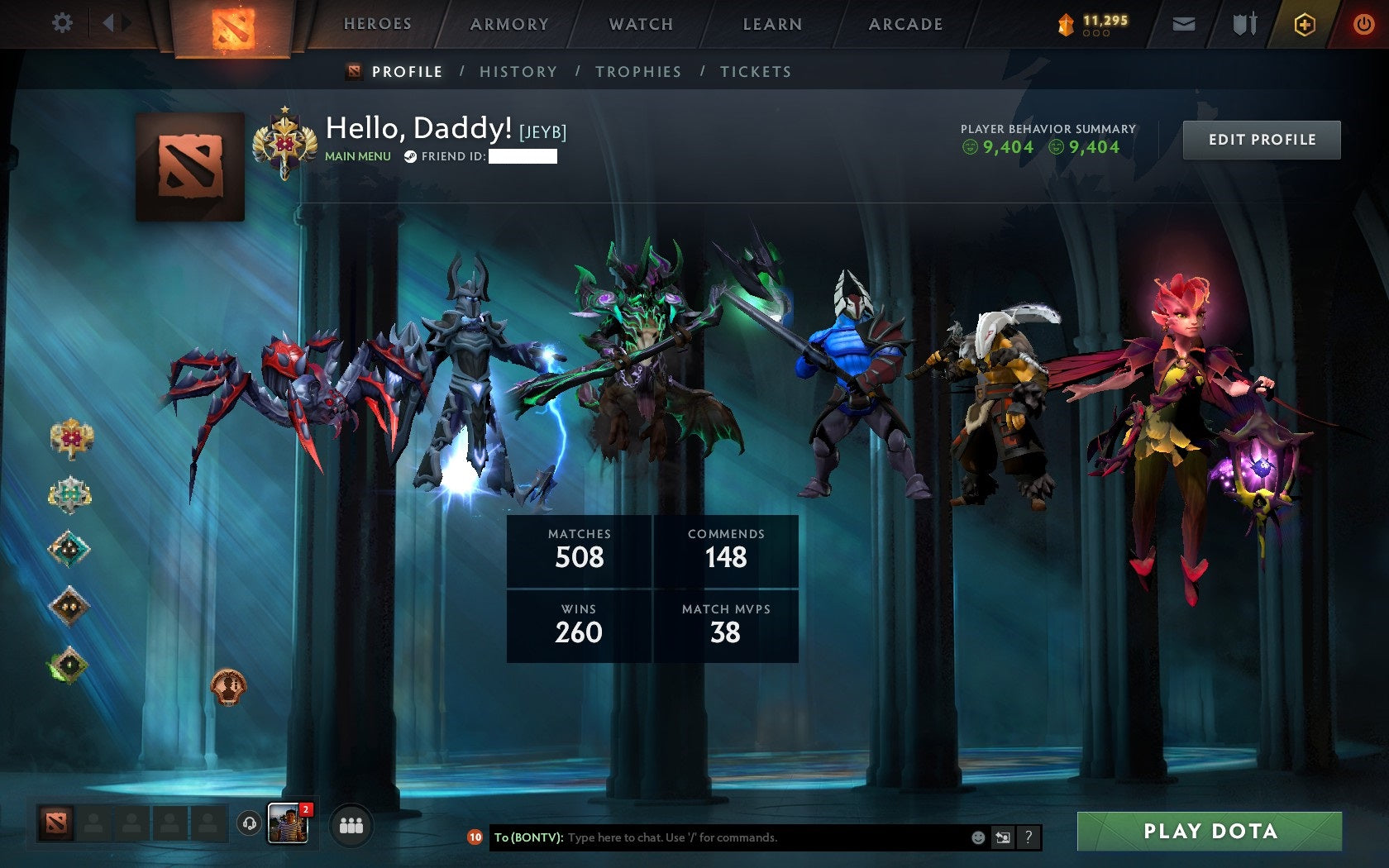Click the chat help question mark

tap(1029, 837)
